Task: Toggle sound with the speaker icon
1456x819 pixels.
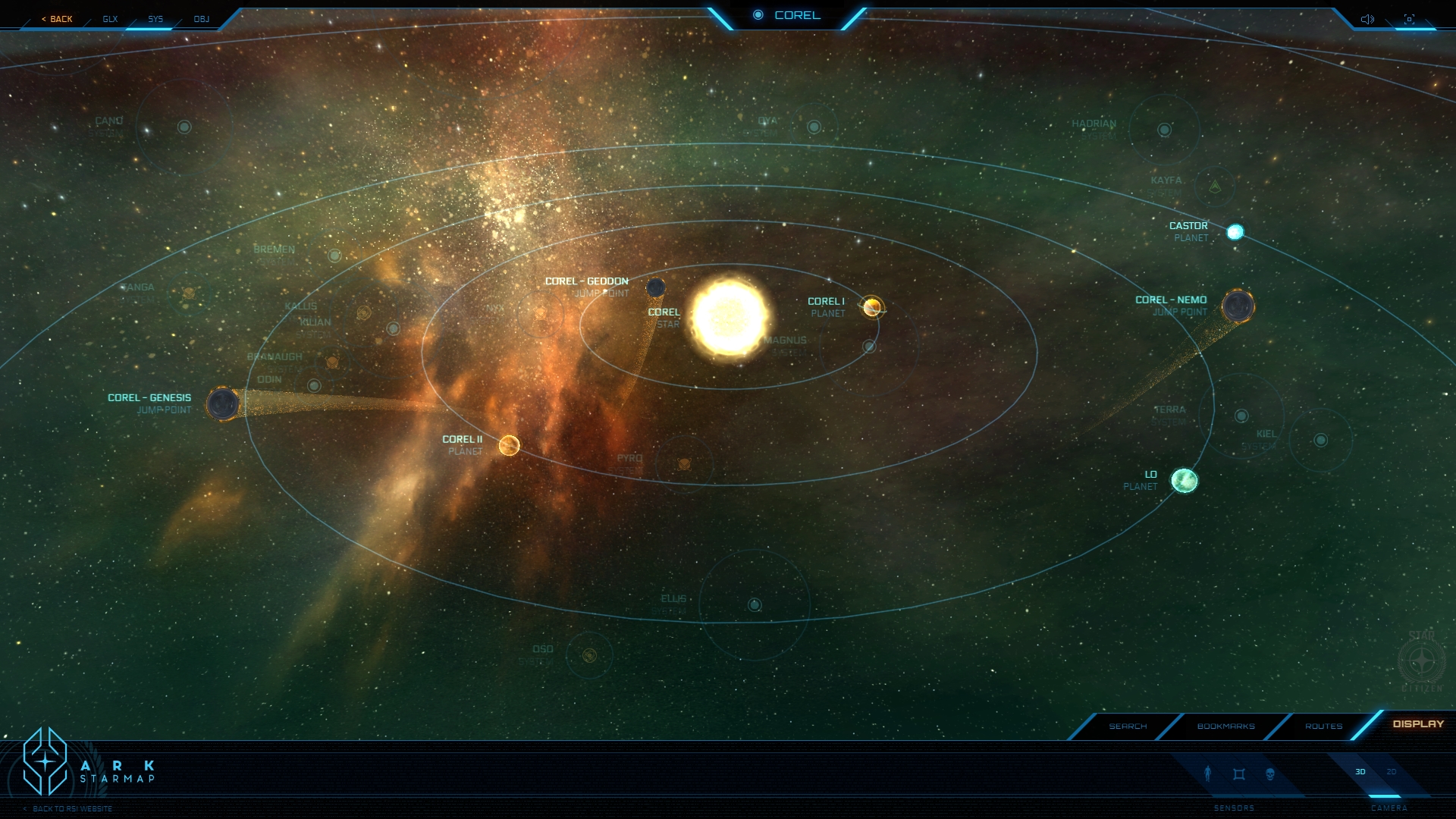Action: pyautogui.click(x=1367, y=19)
